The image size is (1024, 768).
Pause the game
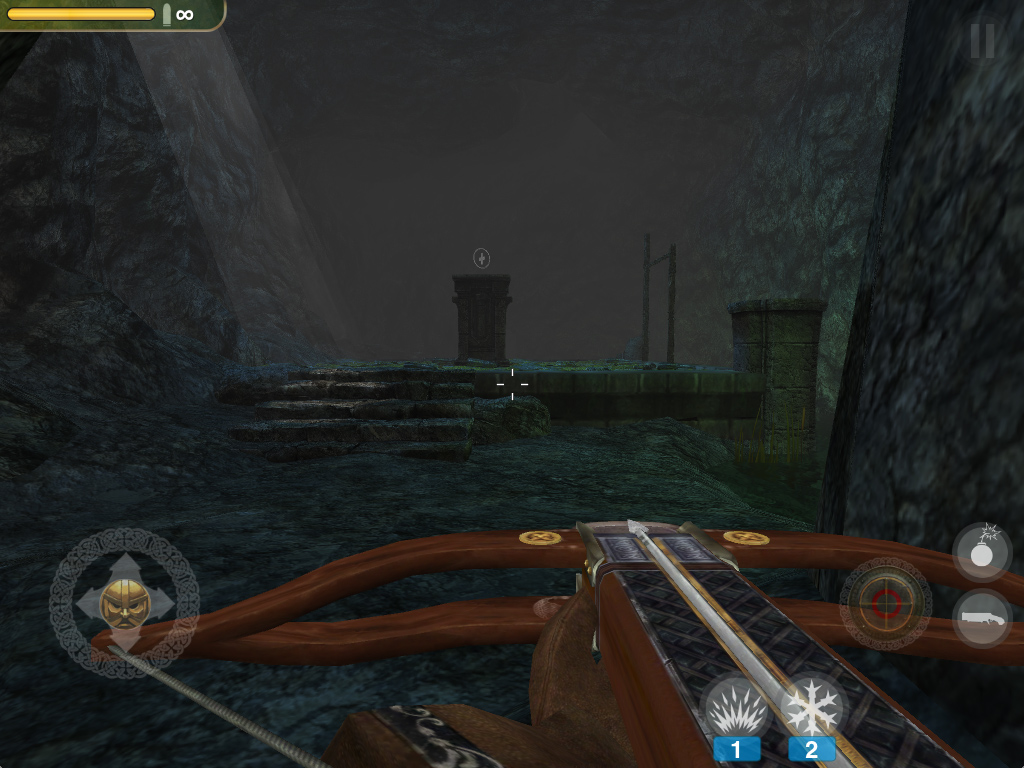pos(982,41)
